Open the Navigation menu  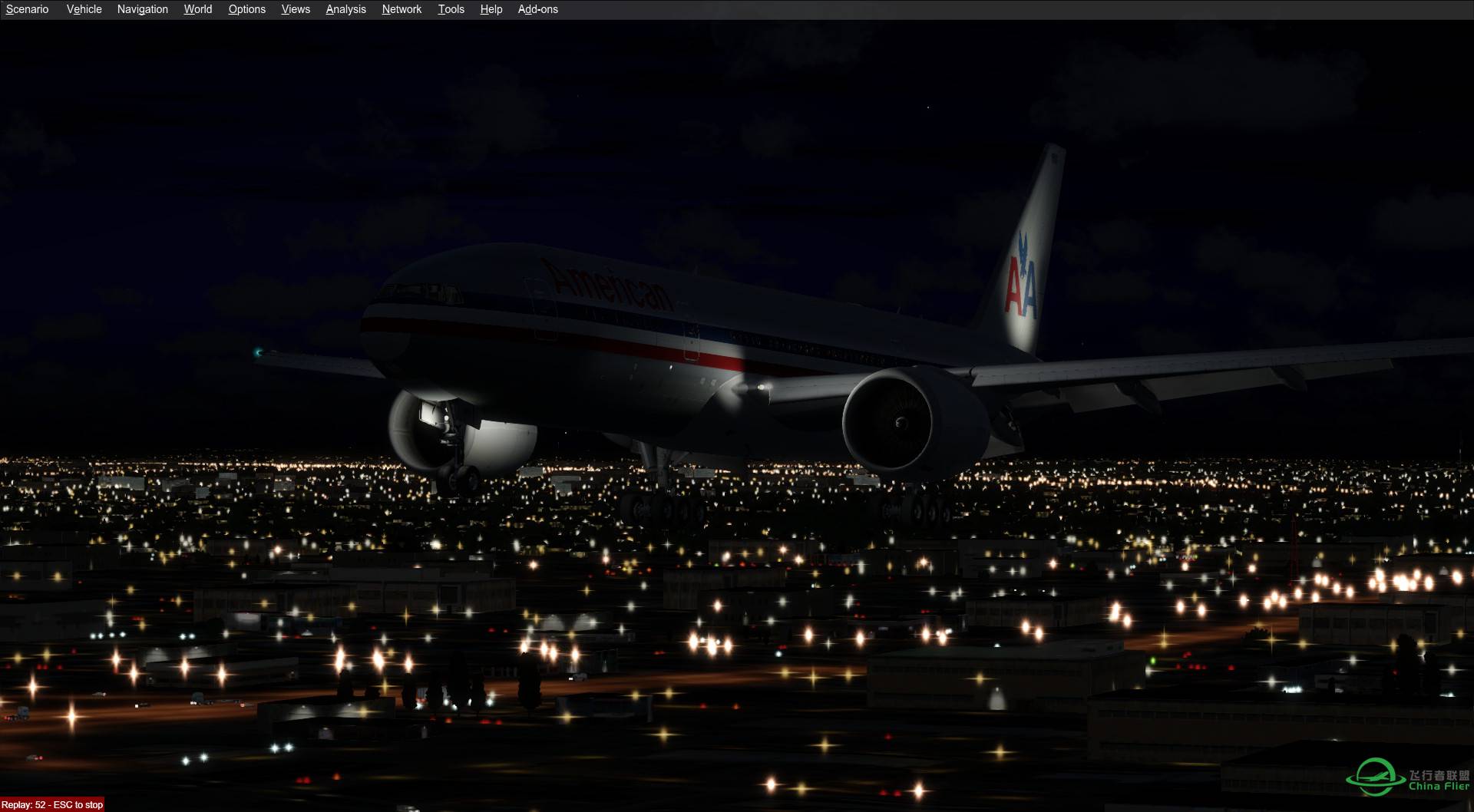(x=142, y=9)
